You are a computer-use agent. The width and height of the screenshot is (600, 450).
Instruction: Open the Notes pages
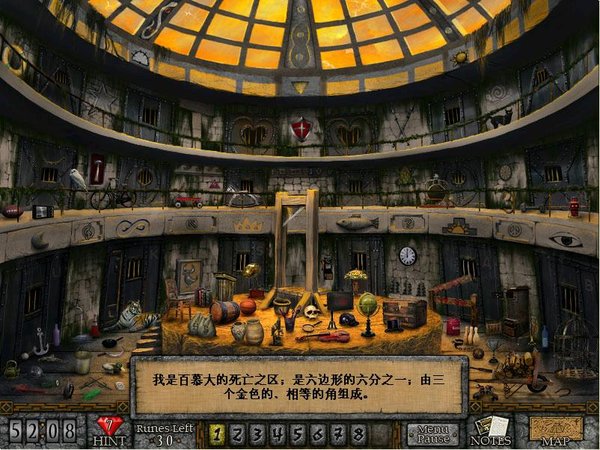[491, 431]
